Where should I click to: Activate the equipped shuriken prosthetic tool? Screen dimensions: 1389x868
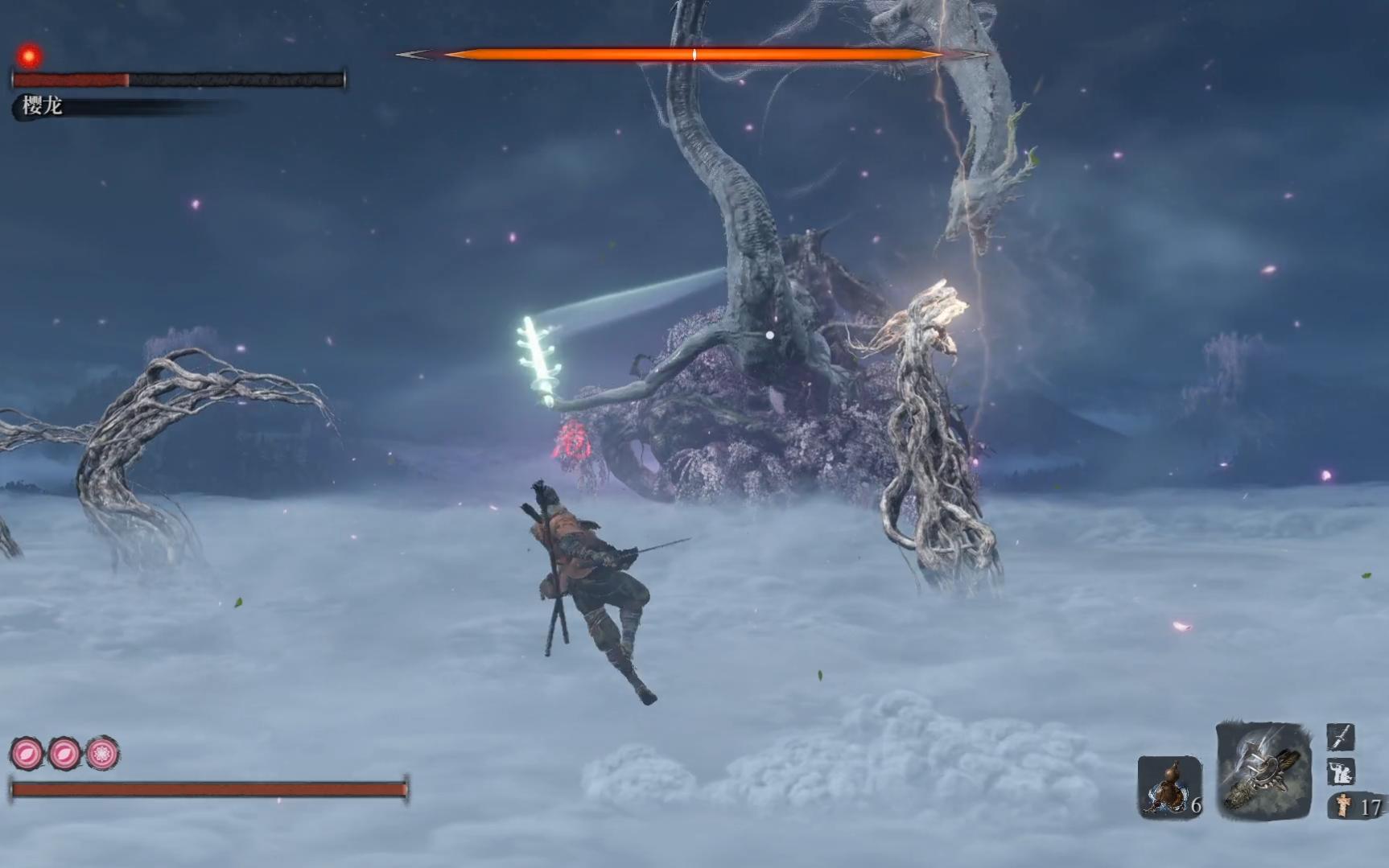[1263, 771]
